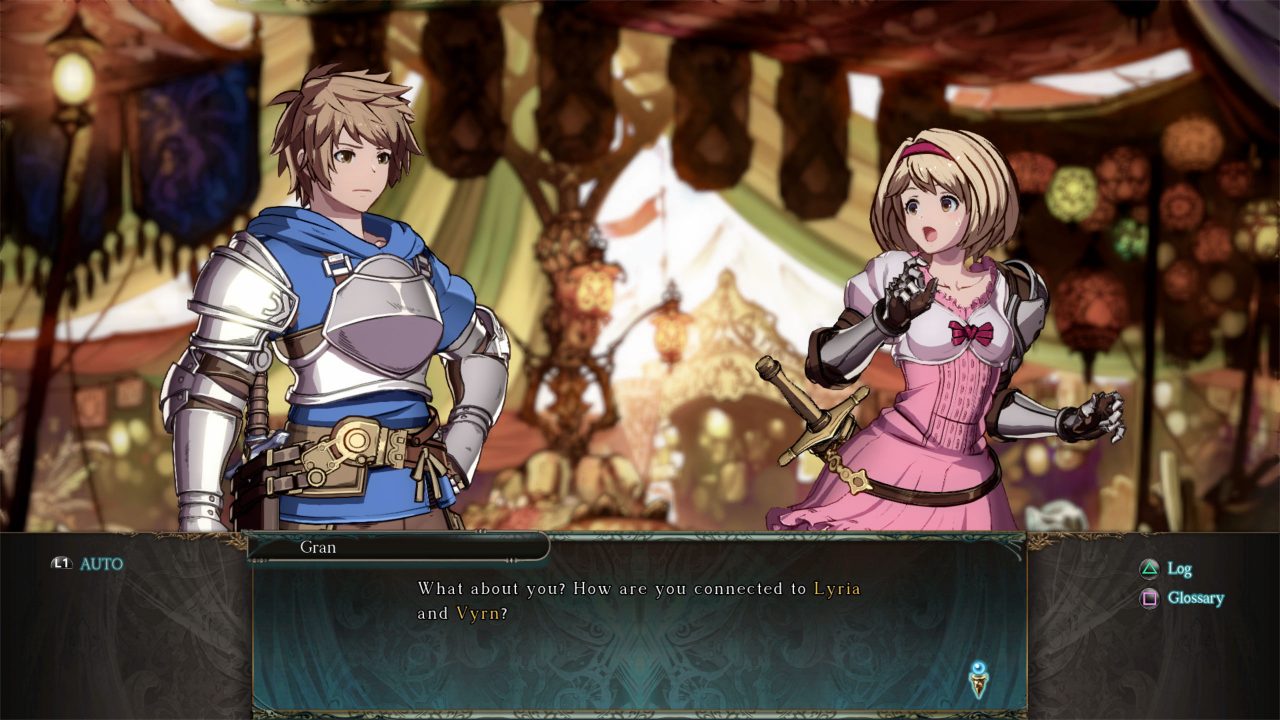The height and width of the screenshot is (720, 1280).
Task: Advance dialogue using the continue indicator
Action: tap(978, 680)
